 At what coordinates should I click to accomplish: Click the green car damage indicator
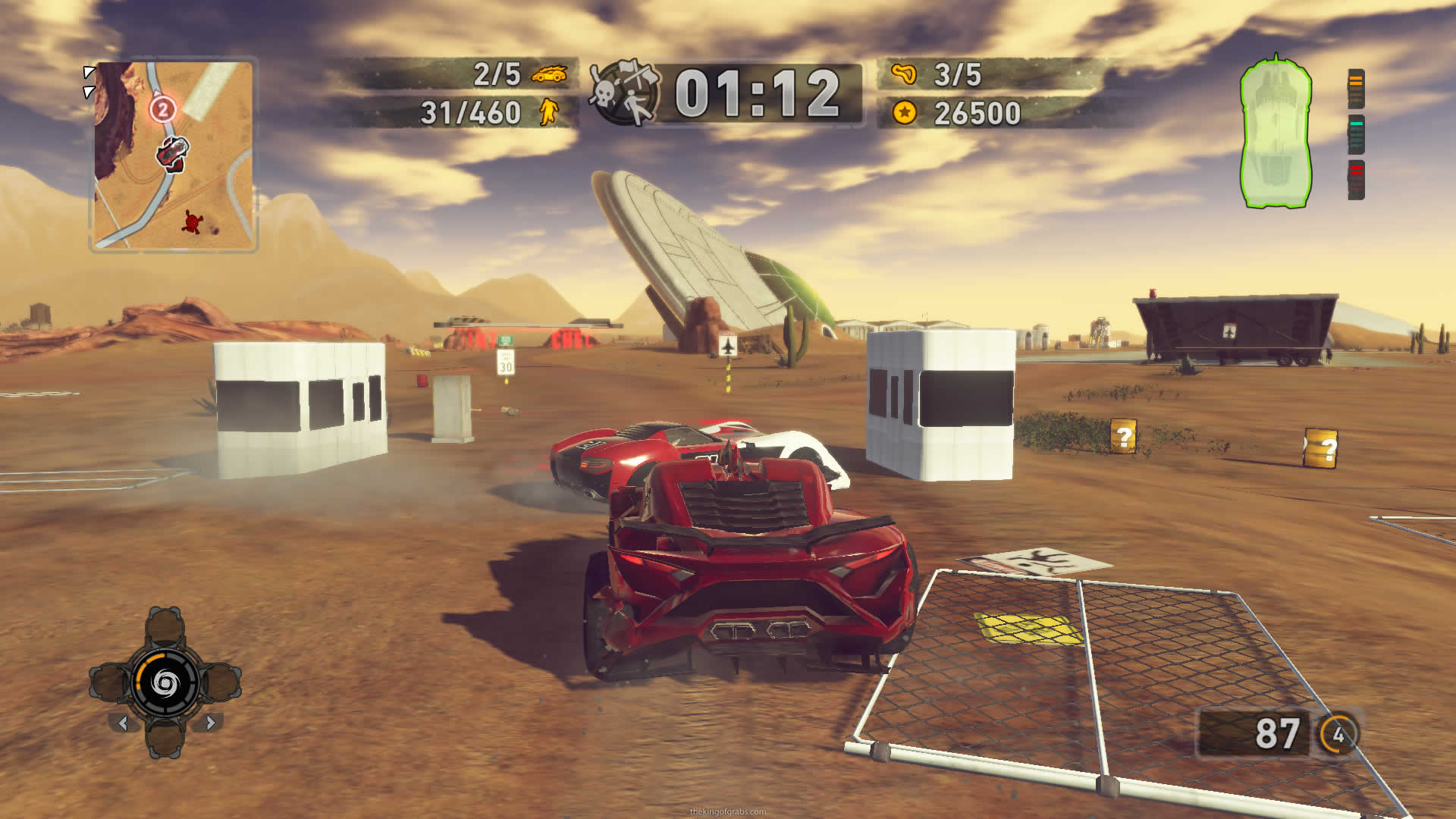pos(1276,132)
